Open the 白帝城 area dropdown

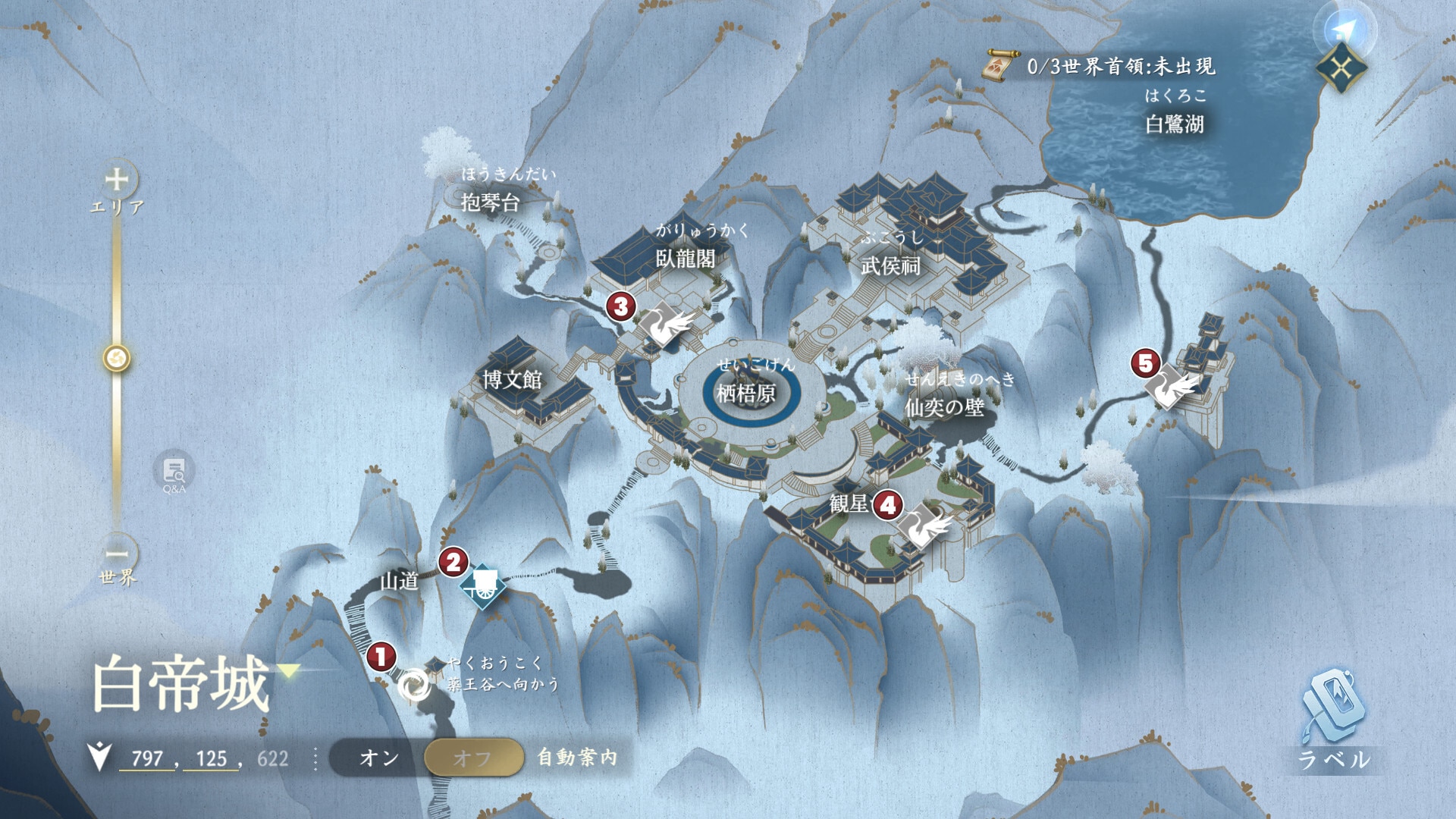[289, 670]
